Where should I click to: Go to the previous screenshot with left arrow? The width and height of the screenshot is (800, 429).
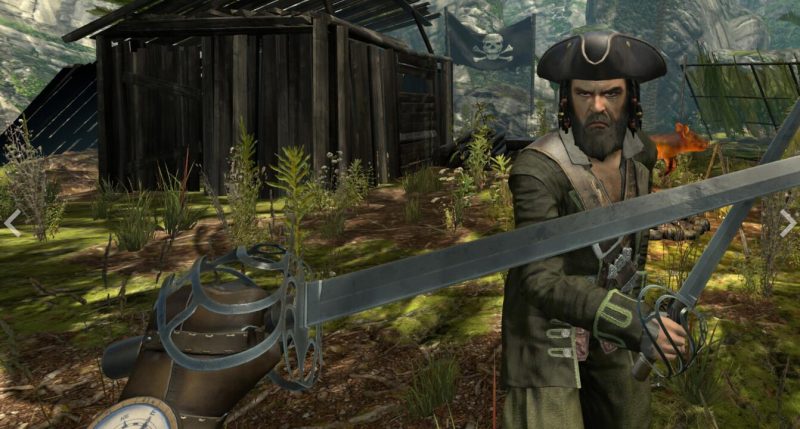12,222
